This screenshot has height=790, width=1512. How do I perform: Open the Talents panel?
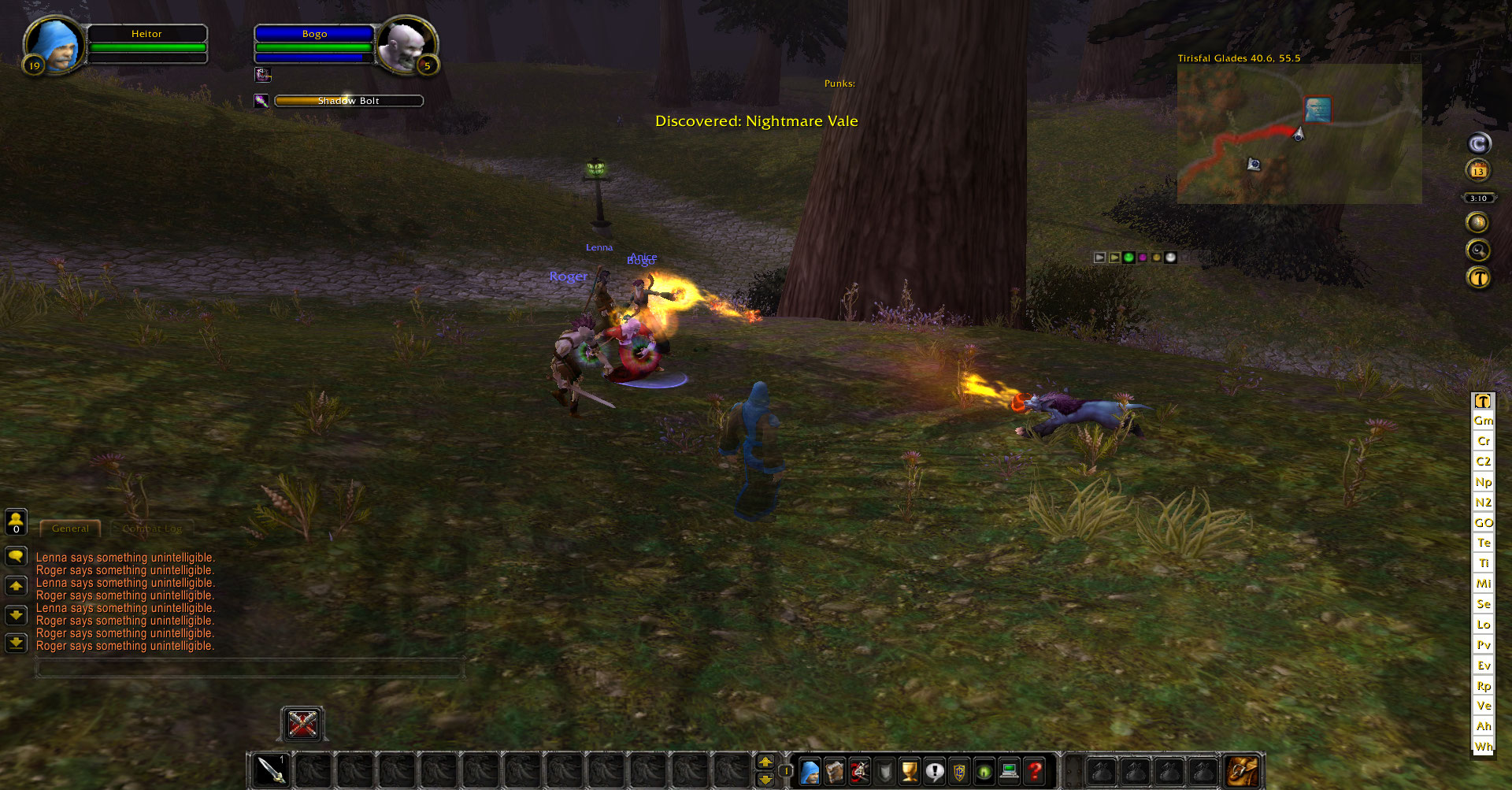[858, 771]
